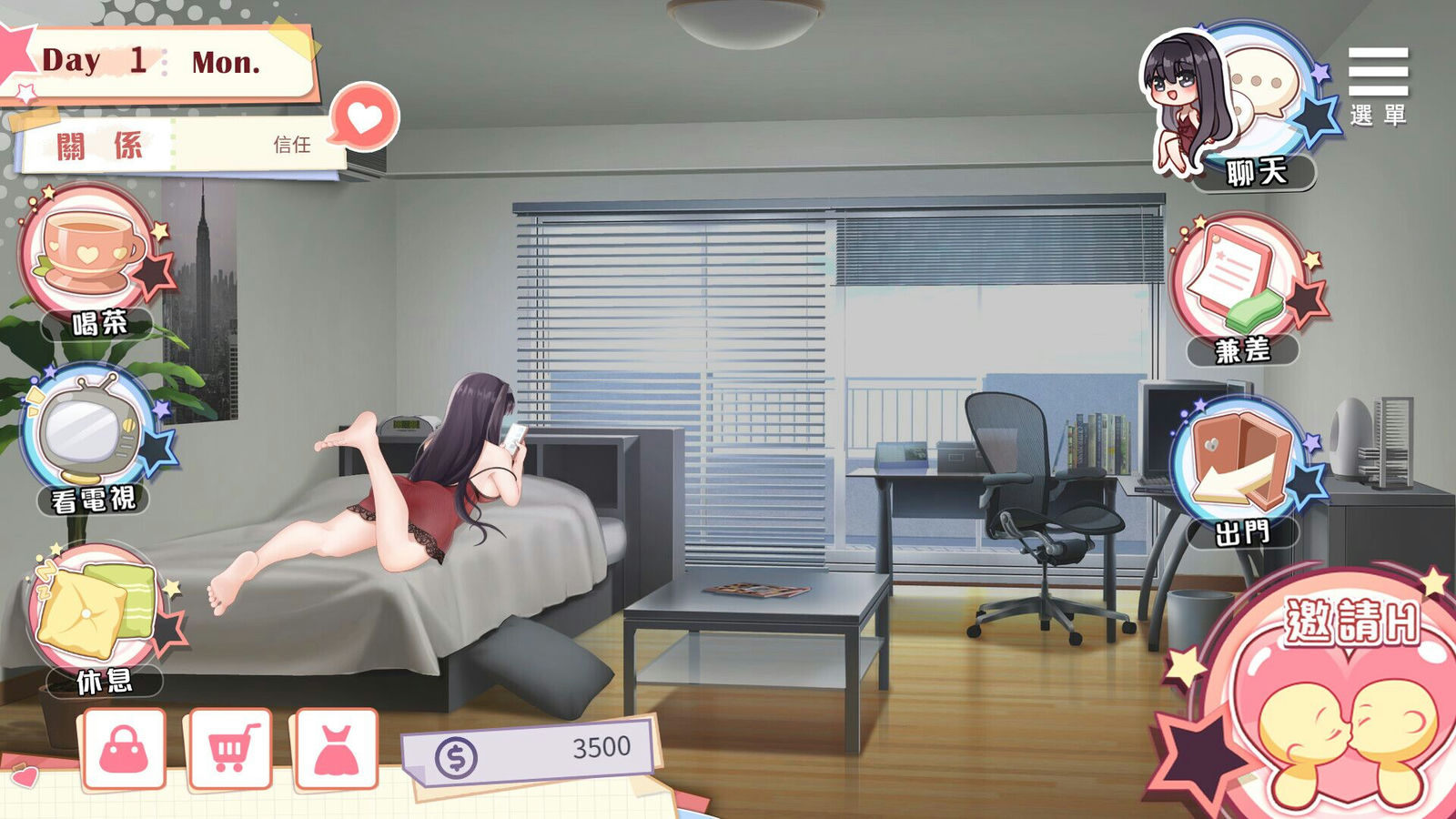Click the shopping cart icon
Viewport: 1456px width, 819px height.
[232, 746]
